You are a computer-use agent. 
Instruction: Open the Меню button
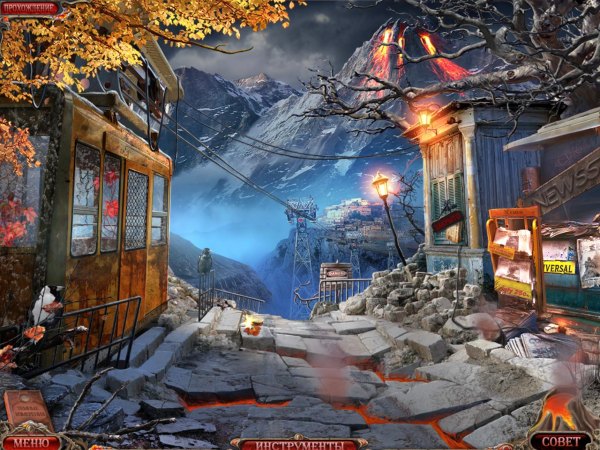coord(30,441)
